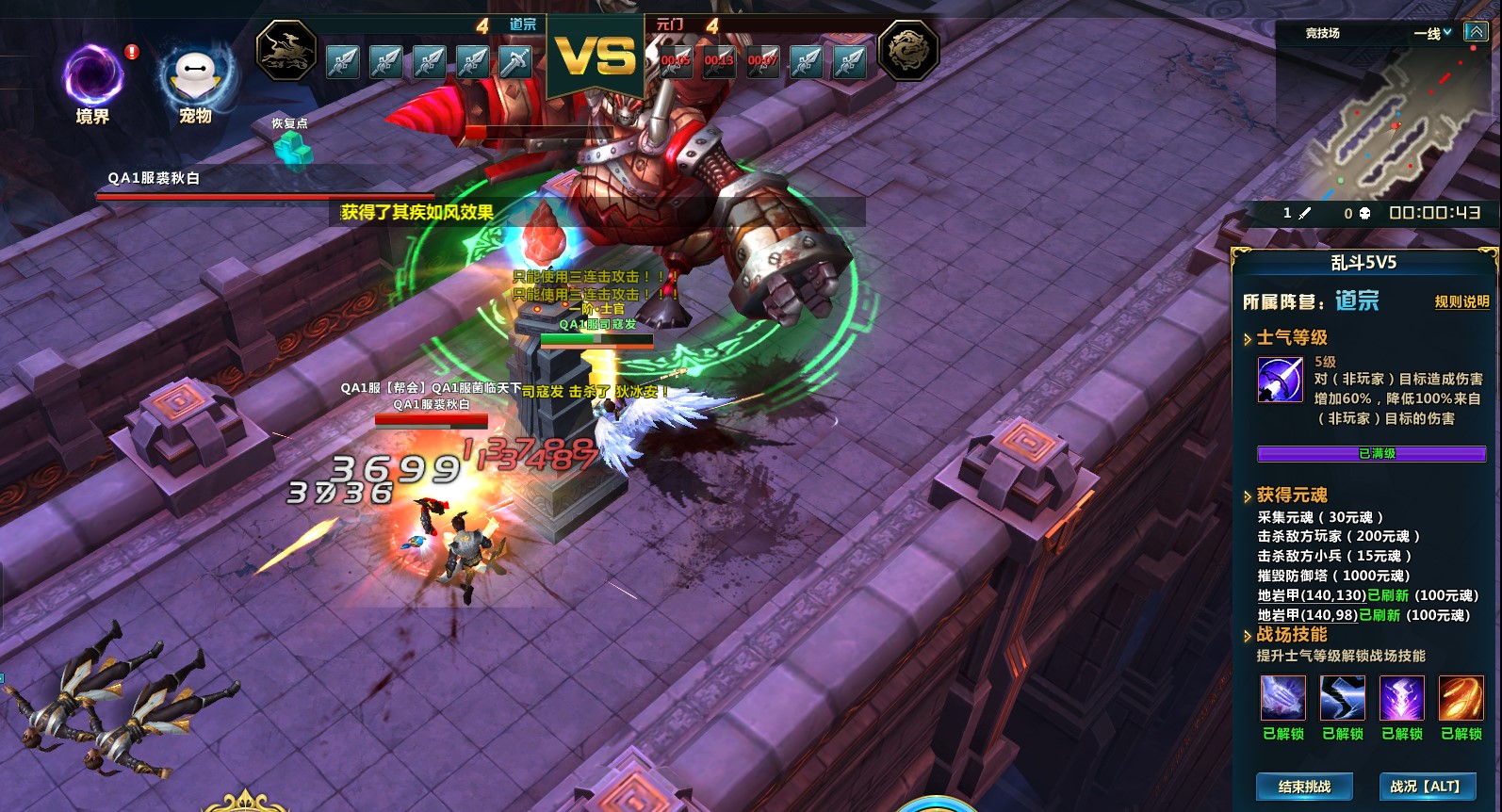Open the 战况 [ALT] battle status button
The width and height of the screenshot is (1502, 812).
[1425, 787]
